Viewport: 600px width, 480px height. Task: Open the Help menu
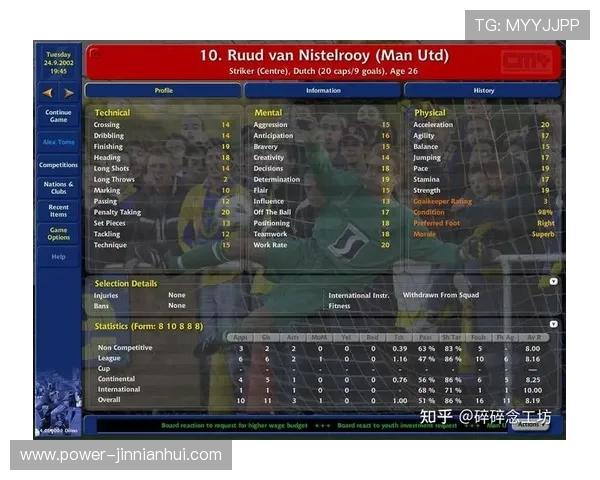(x=58, y=257)
